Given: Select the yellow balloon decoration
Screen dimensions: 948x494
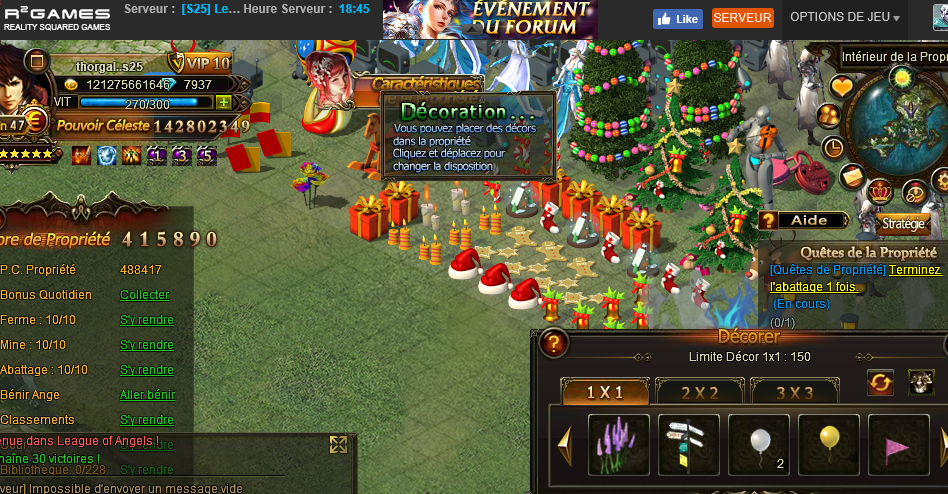Looking at the screenshot, I should point(829,444).
